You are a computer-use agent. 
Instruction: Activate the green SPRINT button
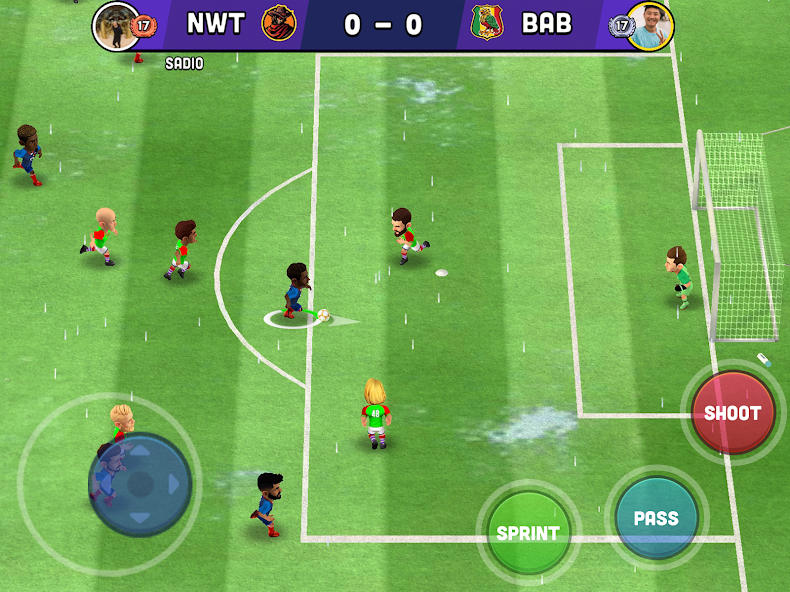528,532
